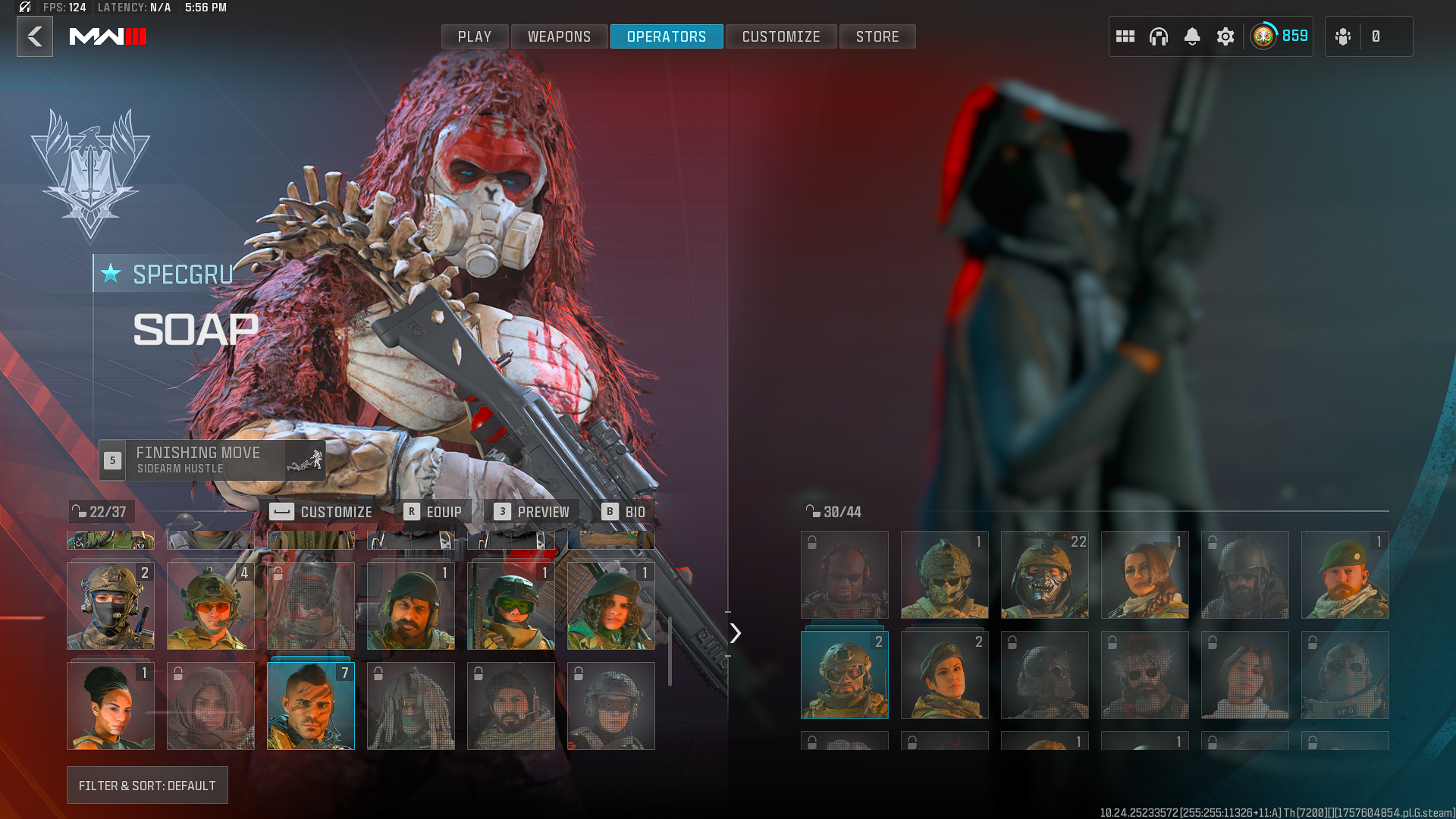Open the Finishing Move Sidearm Hustle slot
This screenshot has width=1456, height=819.
click(212, 460)
